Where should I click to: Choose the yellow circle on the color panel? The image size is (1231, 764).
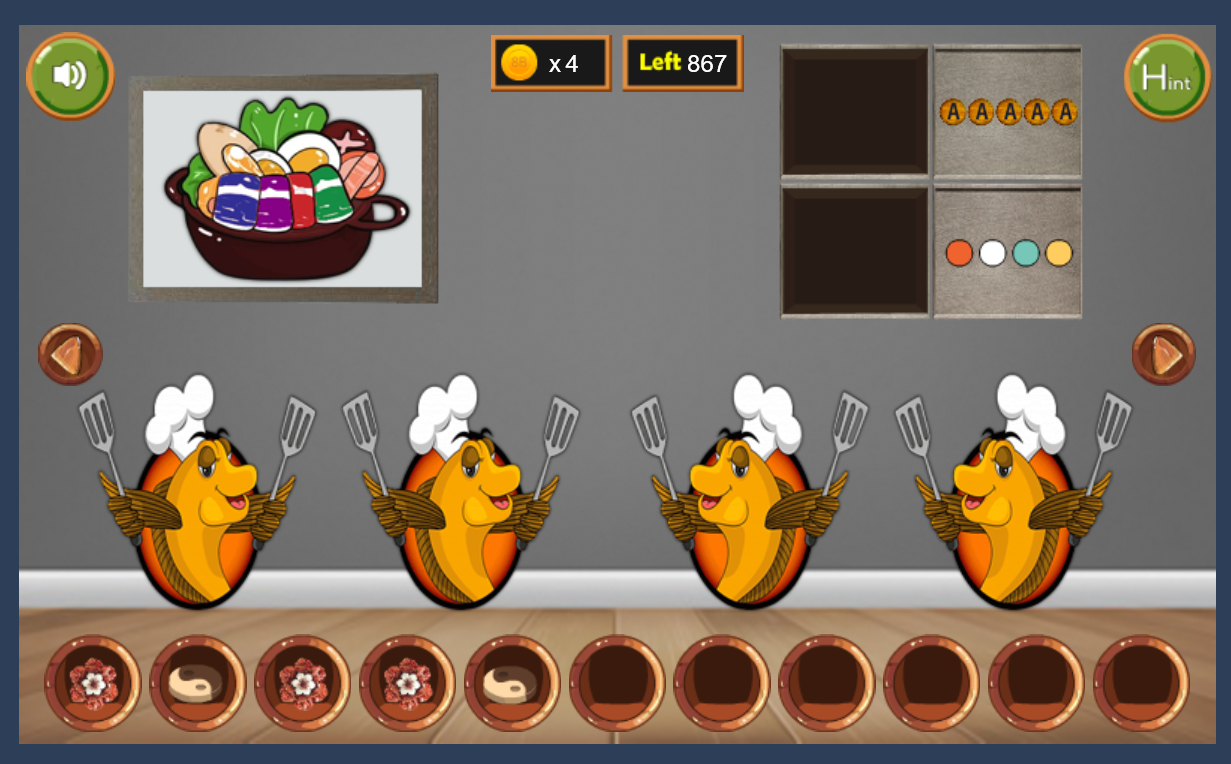point(1059,253)
